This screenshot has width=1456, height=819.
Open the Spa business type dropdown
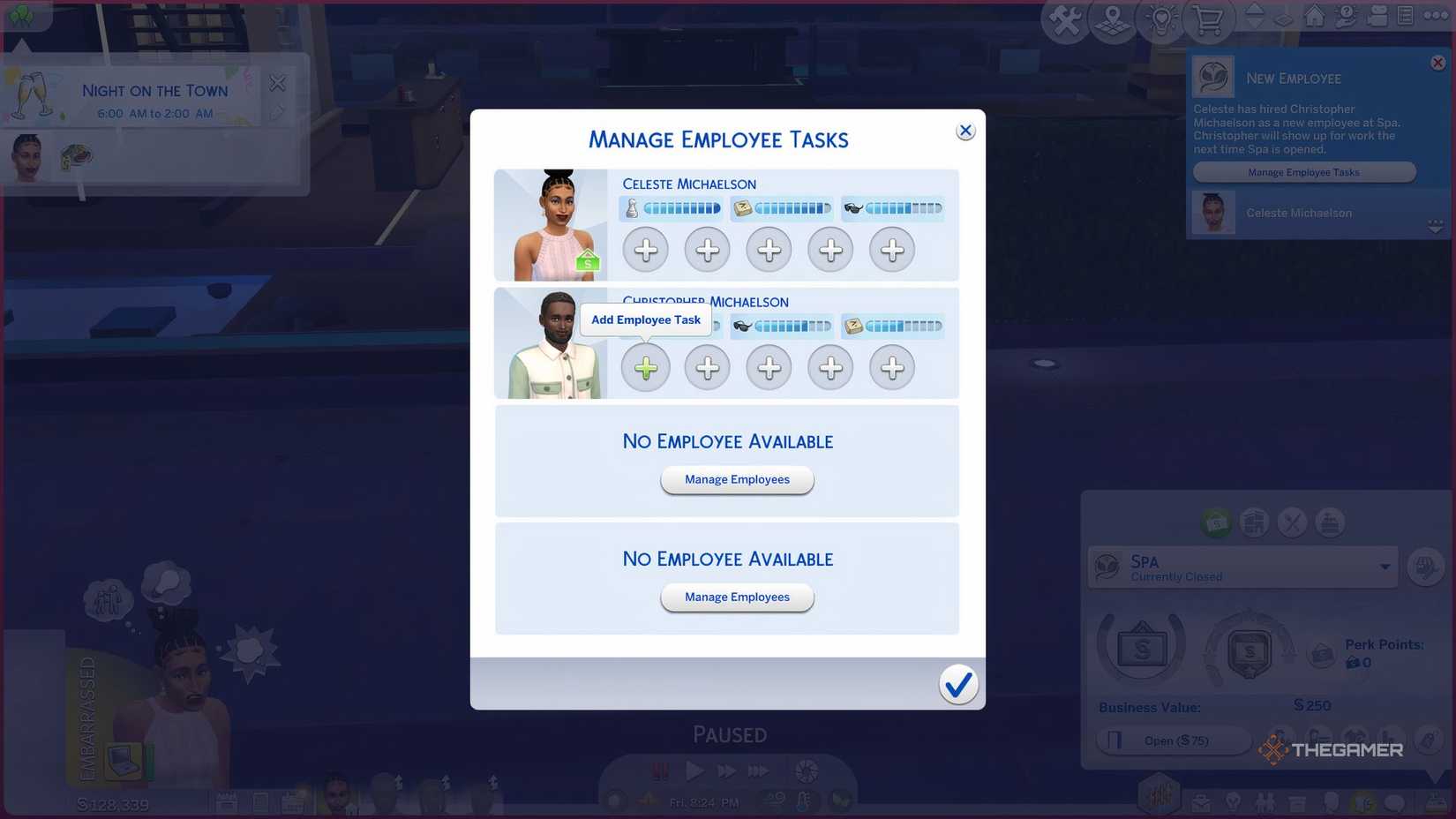pos(1385,567)
